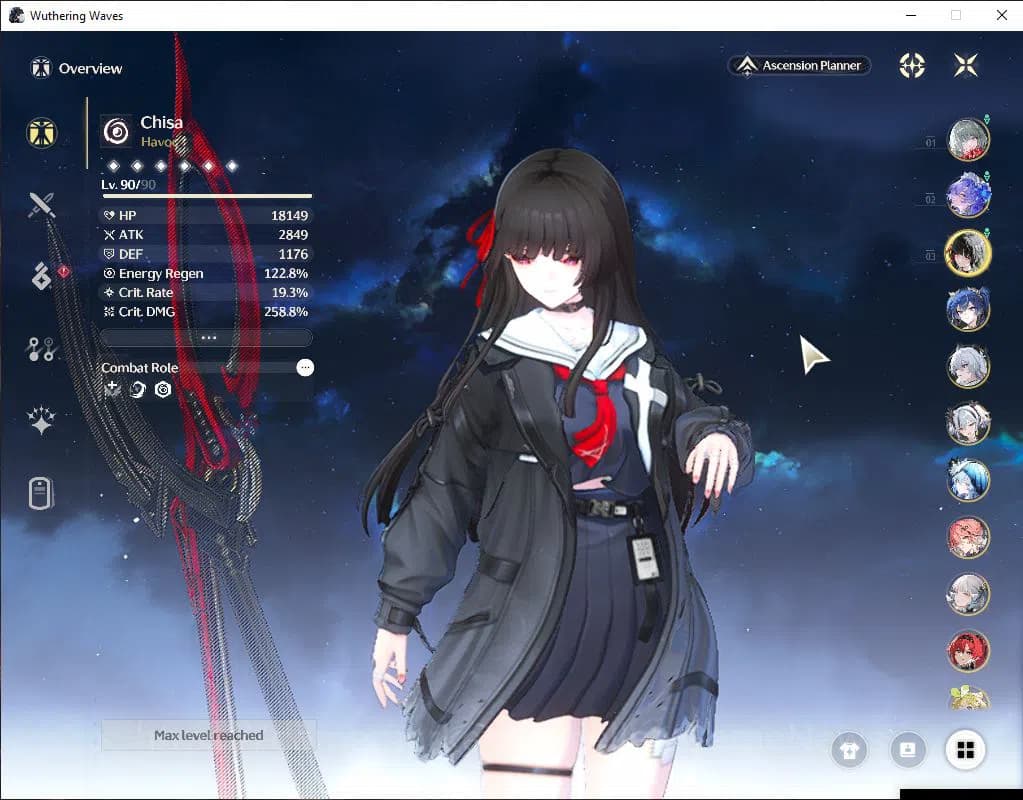Select the team slot 01 character portrait
Image resolution: width=1023 pixels, height=800 pixels.
pyautogui.click(x=968, y=140)
